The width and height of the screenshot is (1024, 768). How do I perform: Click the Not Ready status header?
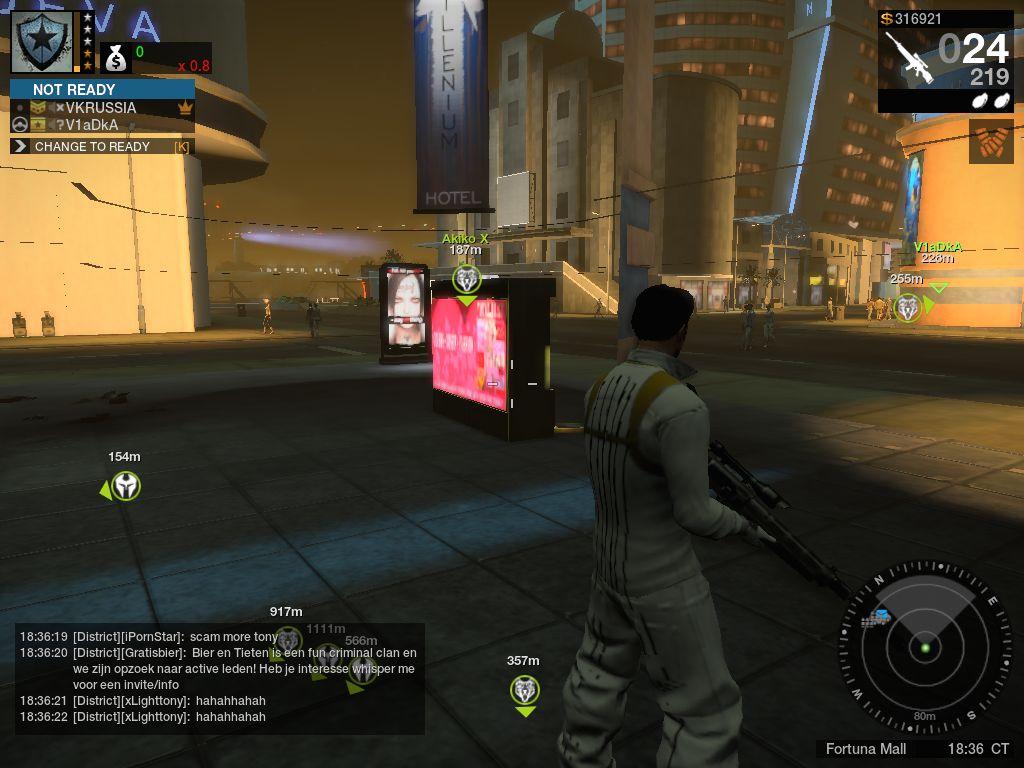point(102,89)
